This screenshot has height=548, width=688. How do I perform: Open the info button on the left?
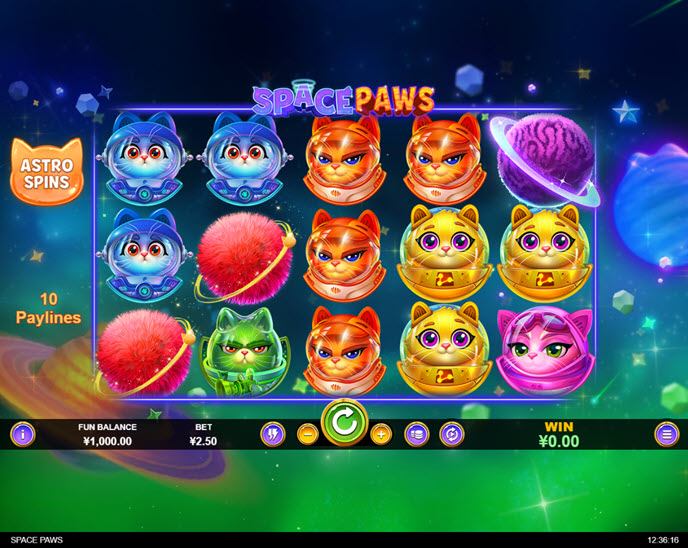coord(22,434)
